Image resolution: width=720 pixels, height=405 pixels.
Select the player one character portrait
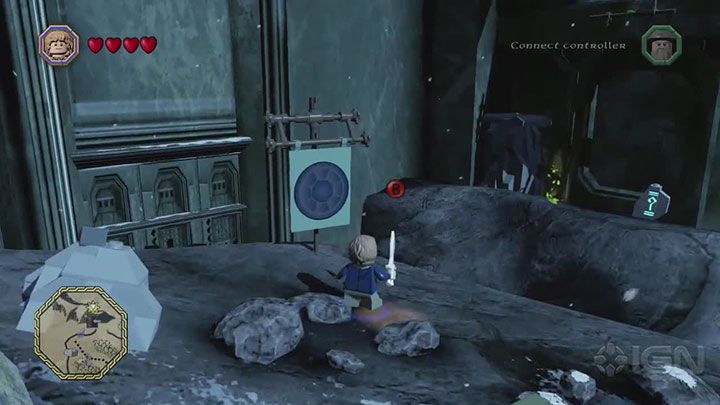(x=58, y=45)
